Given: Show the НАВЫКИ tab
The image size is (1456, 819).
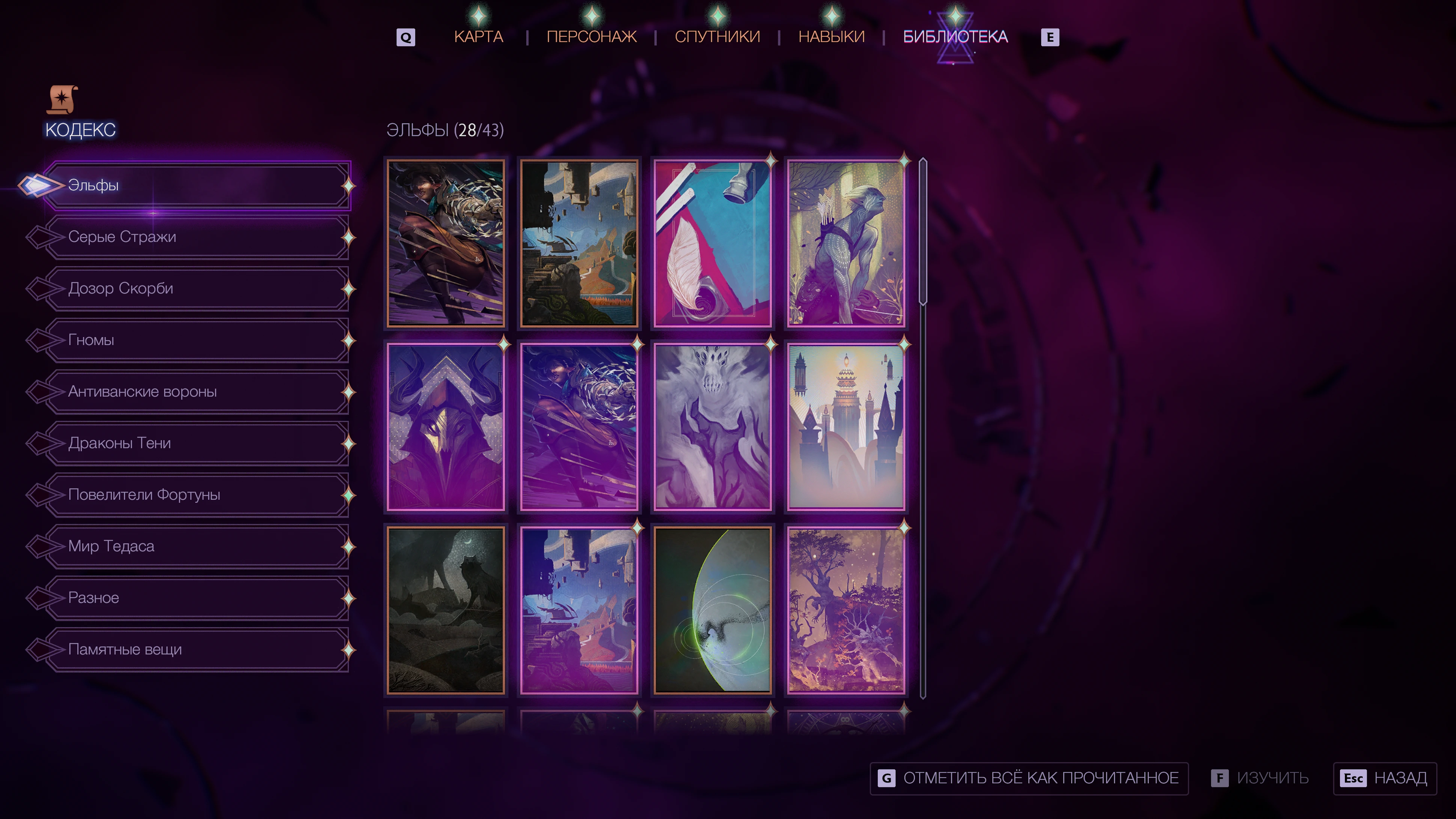Looking at the screenshot, I should tap(831, 37).
